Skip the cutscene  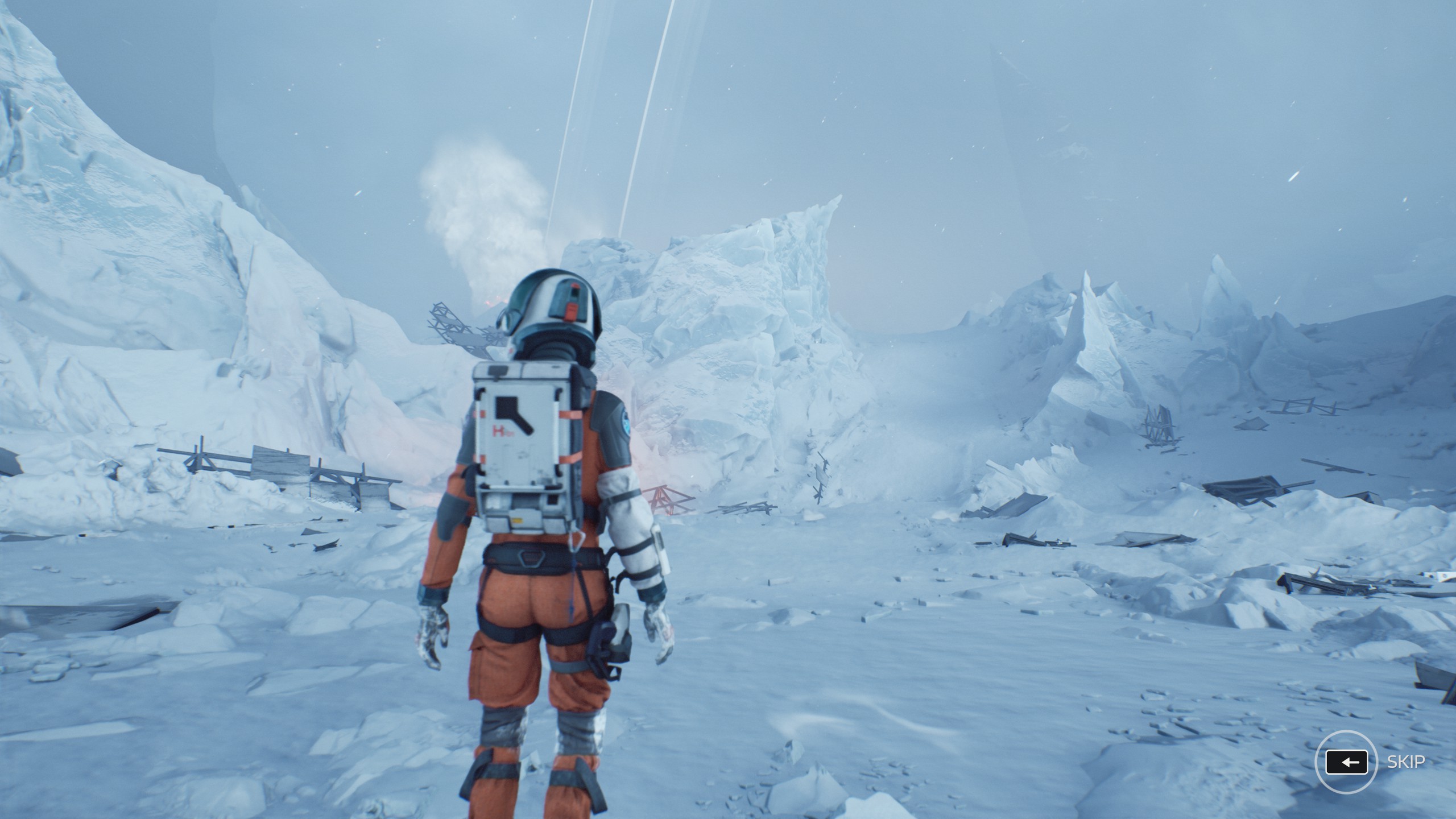tap(1346, 762)
